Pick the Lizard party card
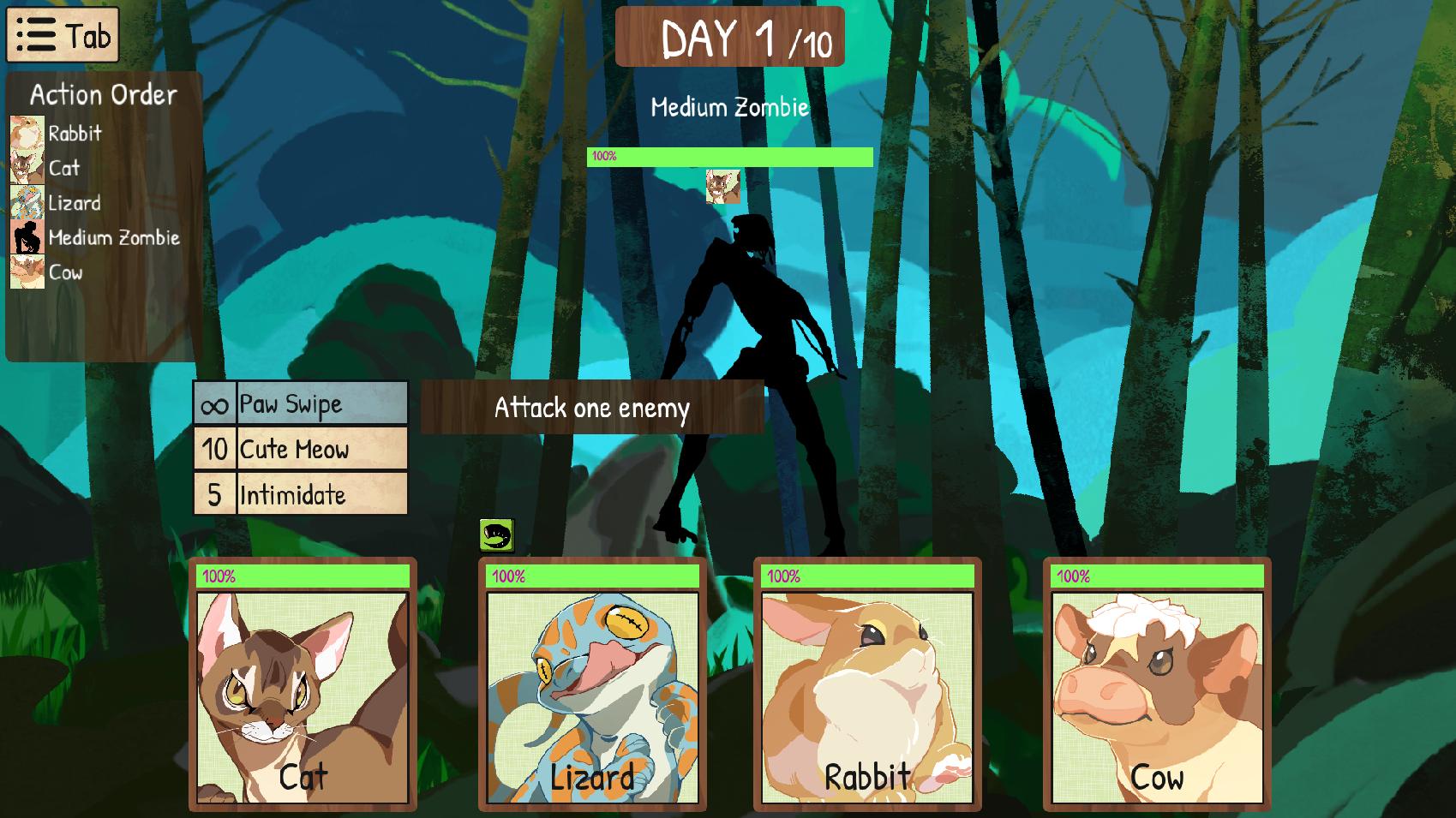Image resolution: width=1456 pixels, height=818 pixels. (x=592, y=685)
